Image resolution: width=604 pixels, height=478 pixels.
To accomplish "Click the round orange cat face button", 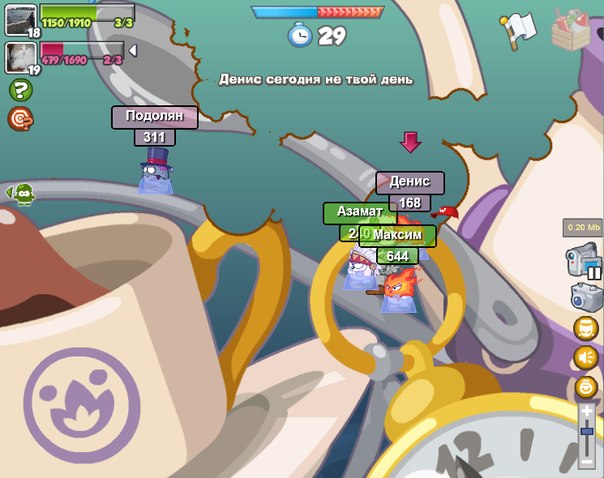I will coord(585,328).
